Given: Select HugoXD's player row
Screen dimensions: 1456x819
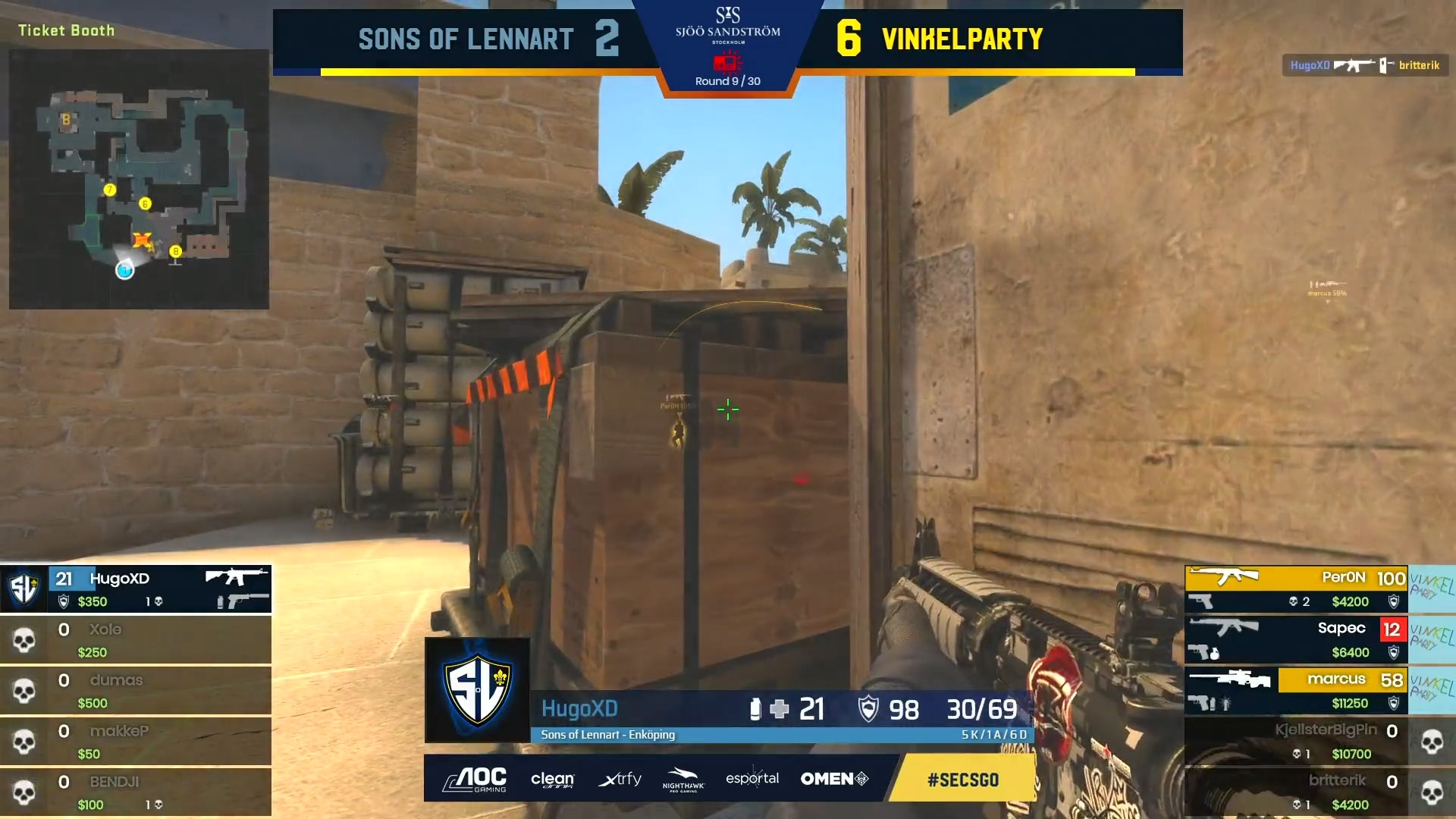Looking at the screenshot, I should point(136,588).
